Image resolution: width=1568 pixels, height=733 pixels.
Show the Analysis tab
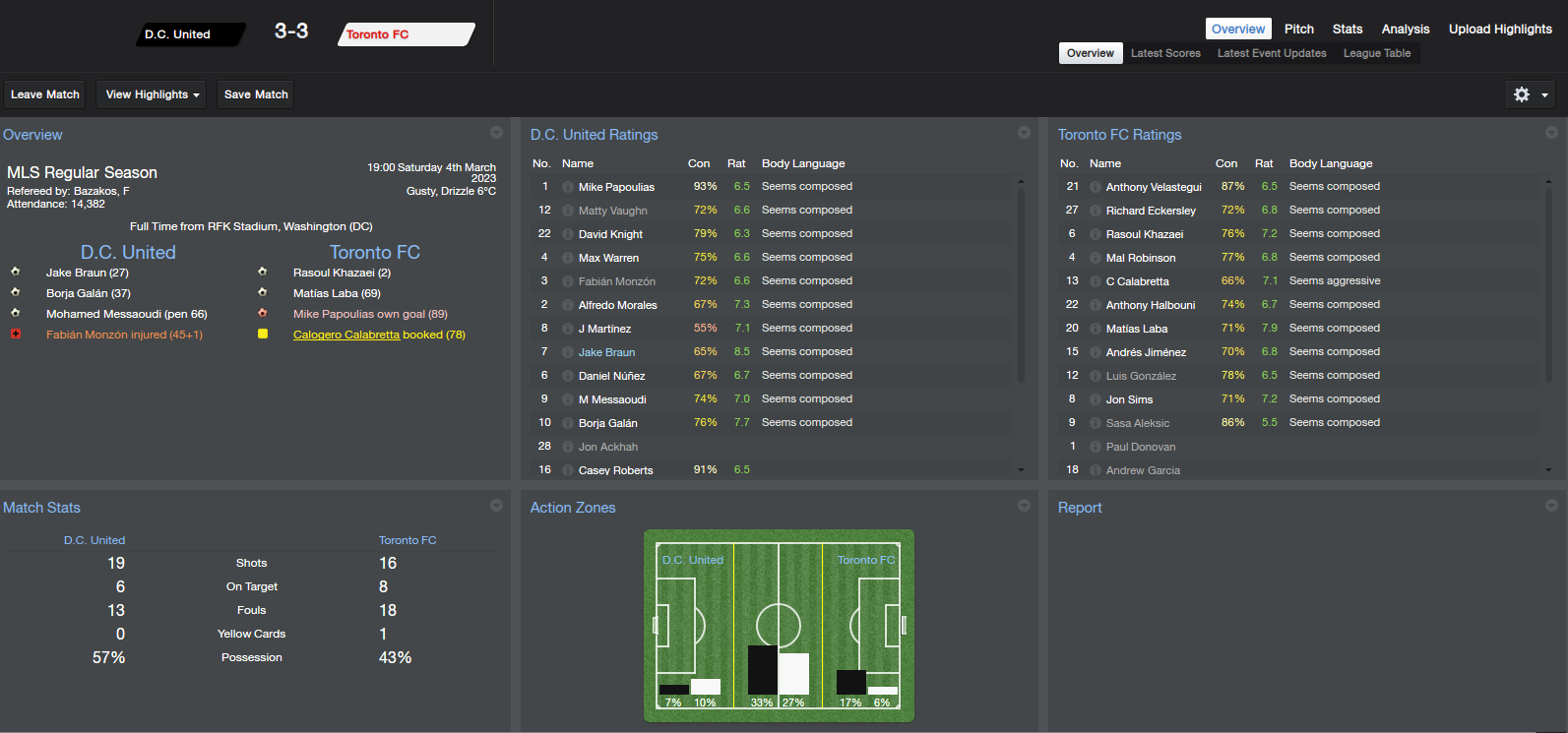(1405, 29)
